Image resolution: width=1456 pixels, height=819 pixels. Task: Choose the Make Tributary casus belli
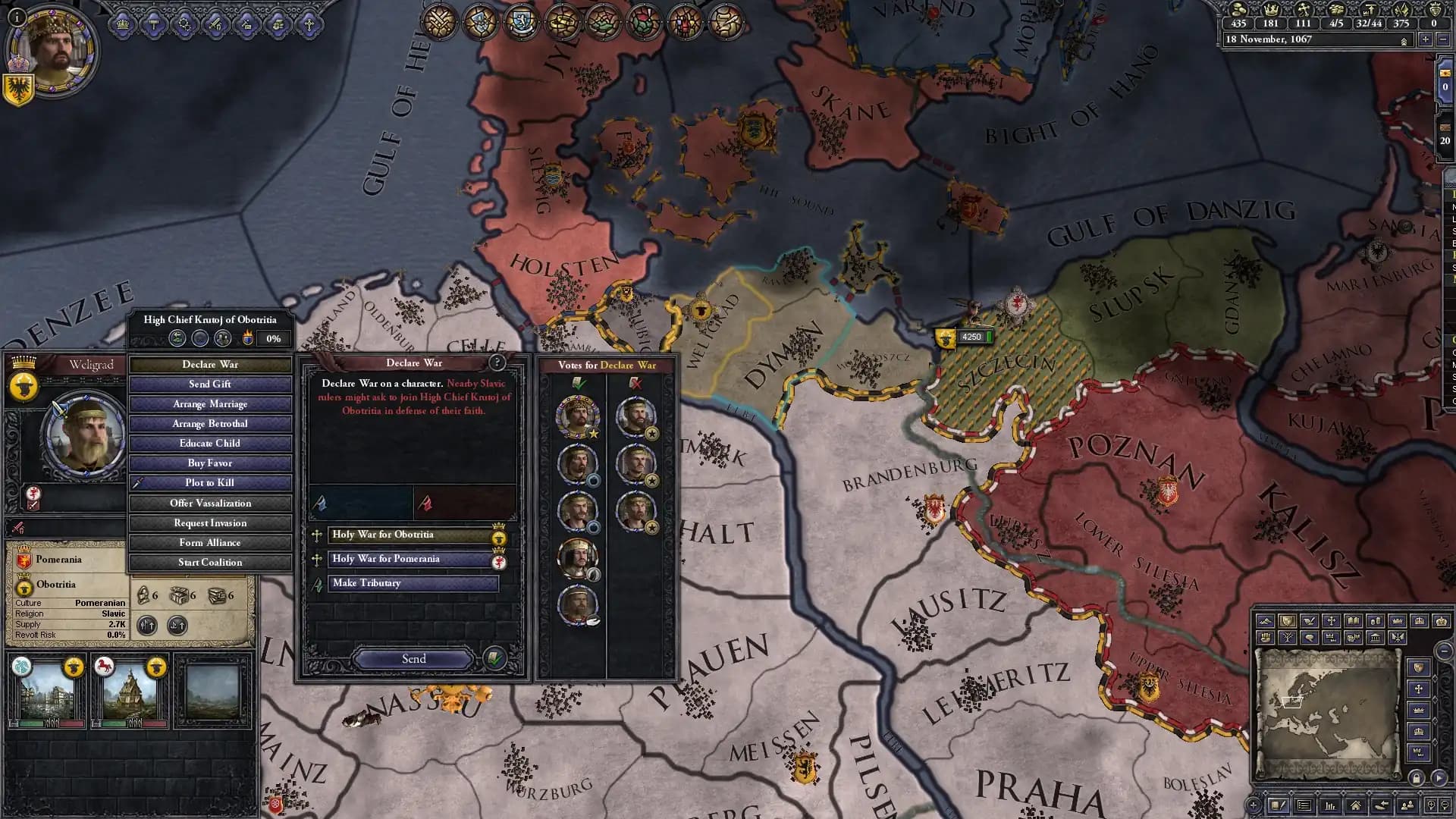(x=413, y=583)
